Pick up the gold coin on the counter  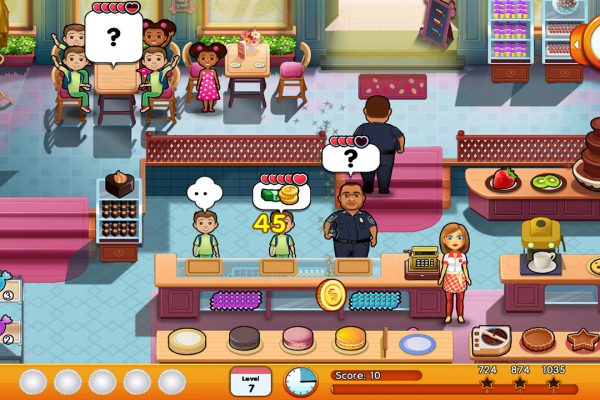pos(331,294)
